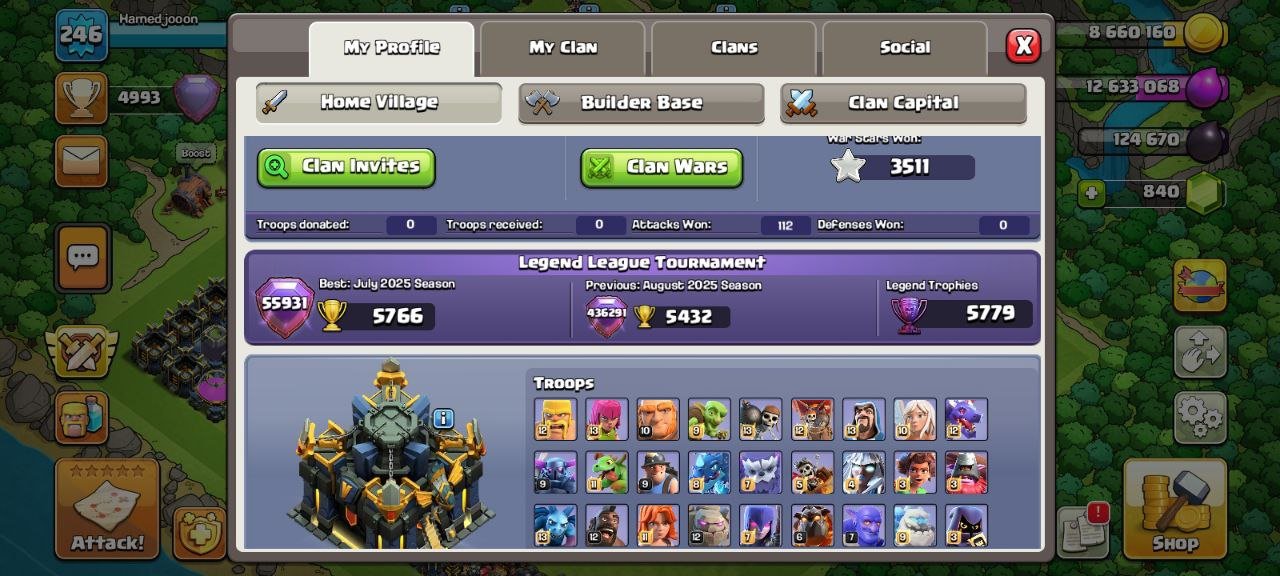Select the Goblin troop icon
Image resolution: width=1280 pixels, height=576 pixels.
pyautogui.click(x=709, y=419)
